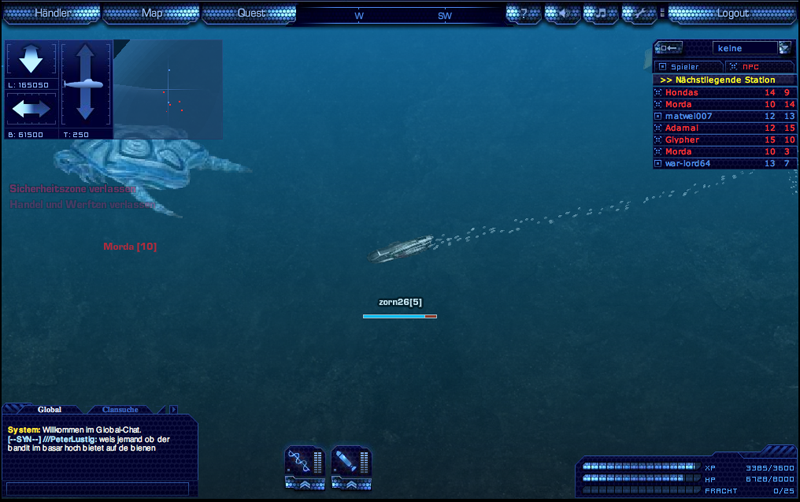Click the radar minimap display
800x502 pixels.
[168, 90]
